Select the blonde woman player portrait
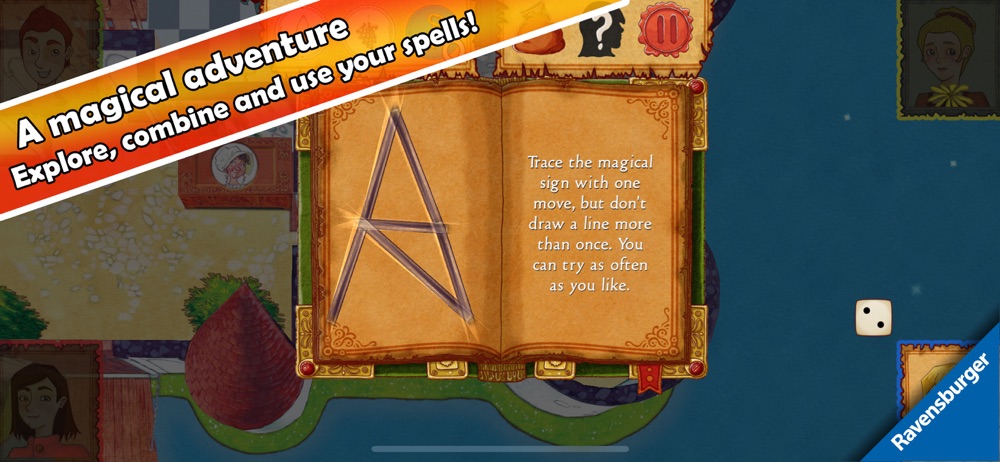 point(944,48)
